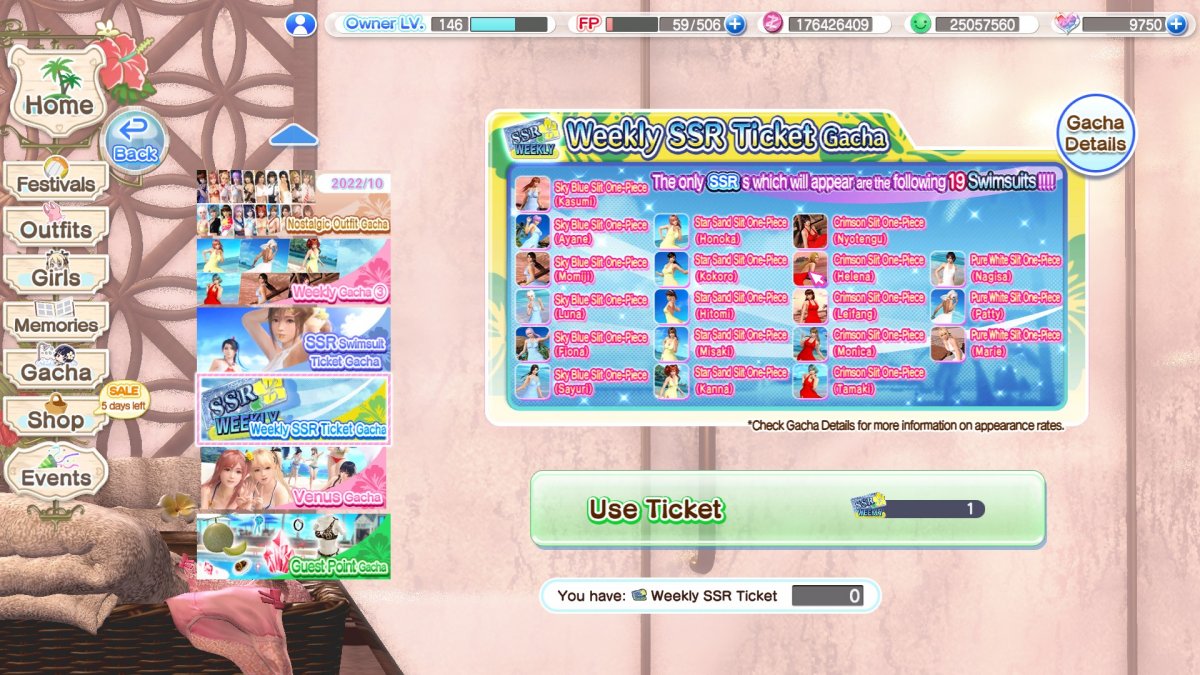Open the Outfits menu
Screen dimensions: 1200x675
click(56, 229)
